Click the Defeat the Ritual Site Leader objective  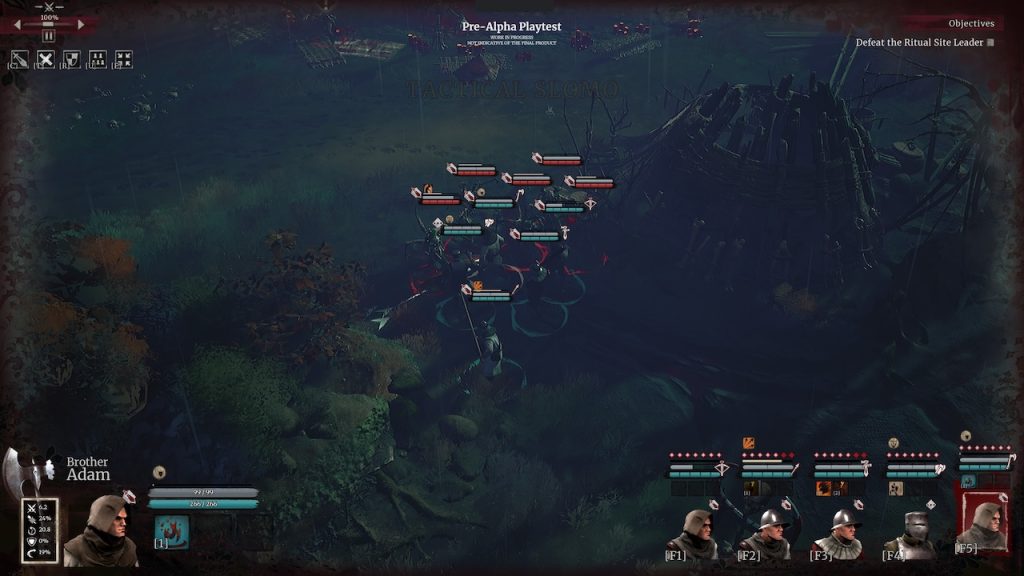click(919, 43)
